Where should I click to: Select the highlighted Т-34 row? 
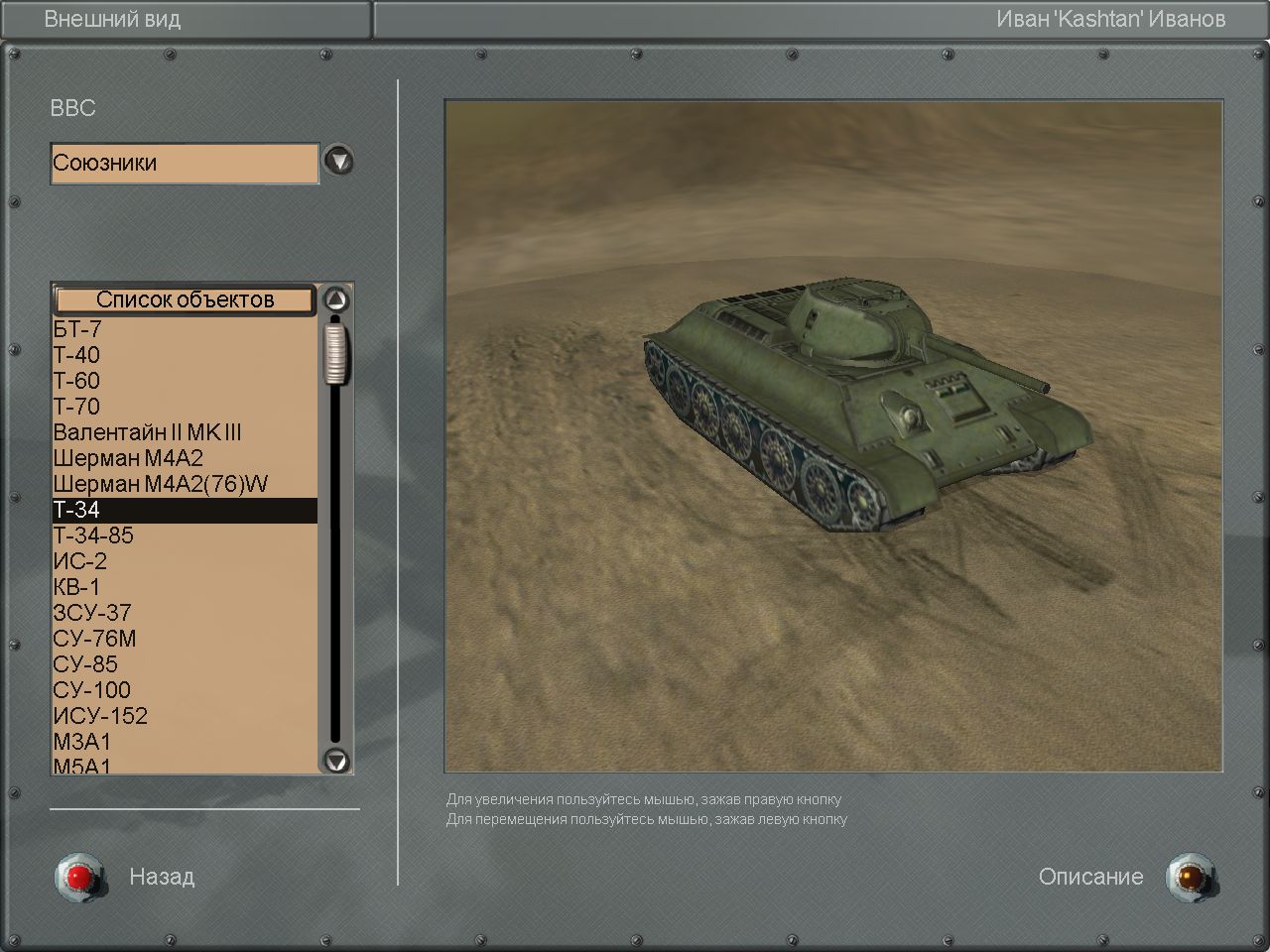click(184, 510)
